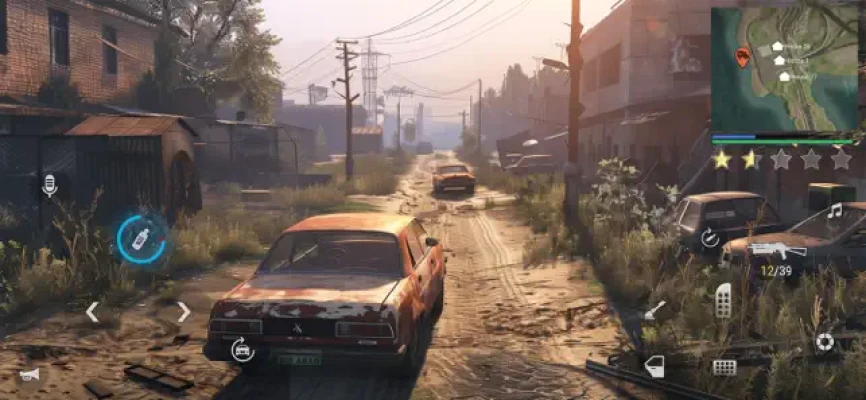Open the radio music note icon

pos(835,211)
